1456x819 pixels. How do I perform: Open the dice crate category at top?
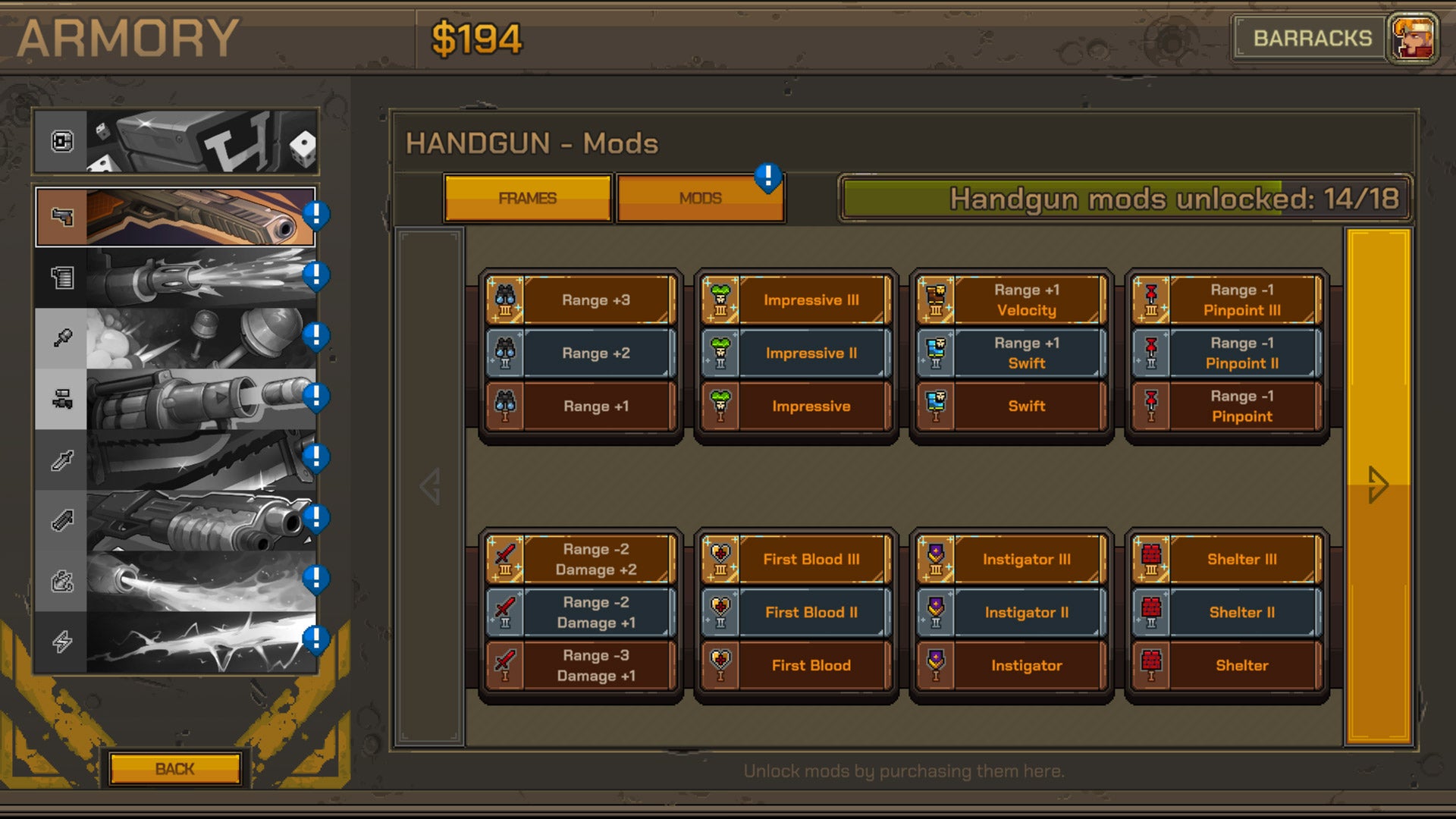(176, 142)
